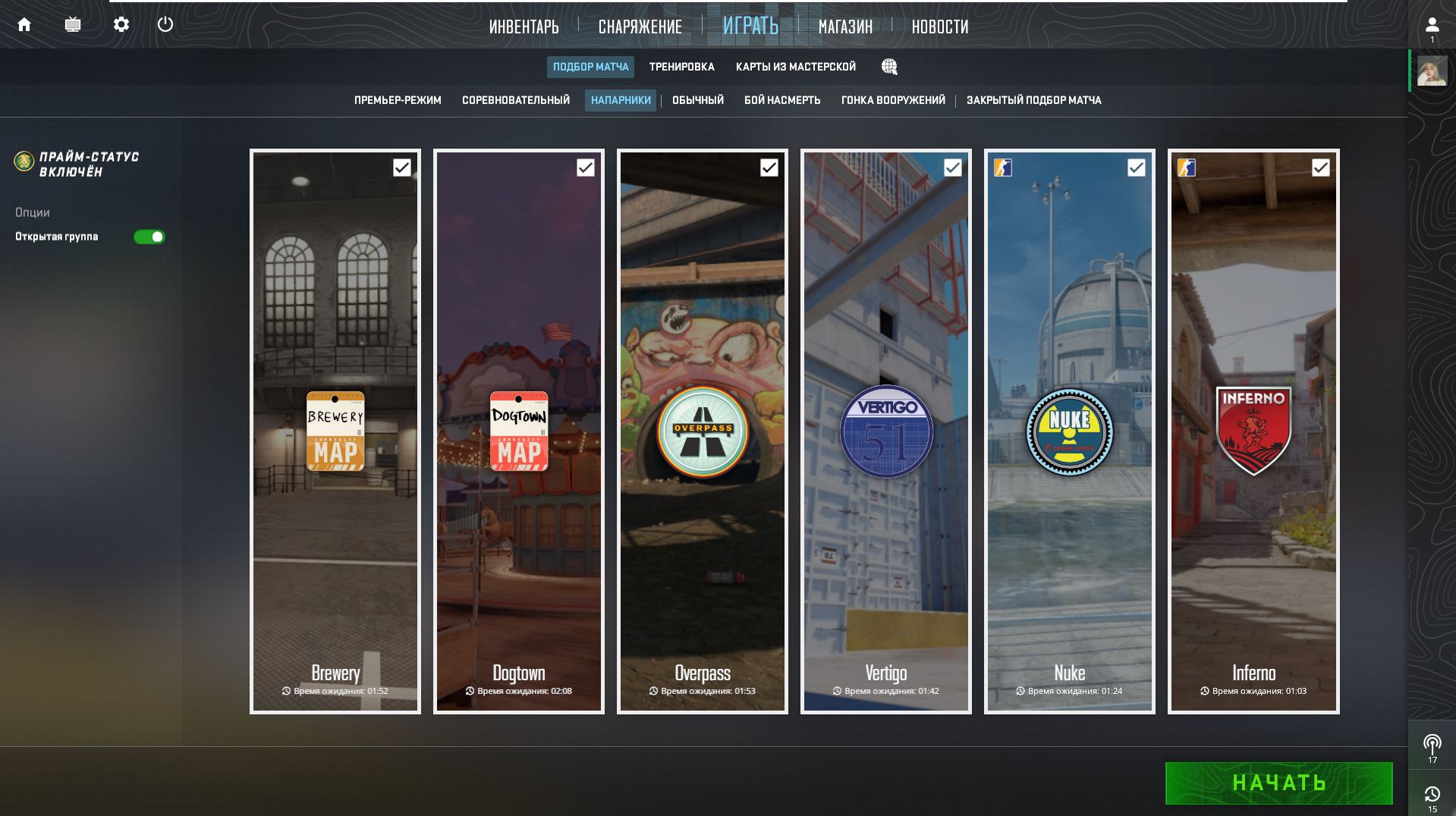Open КАРТЫ ИЗ МАСТЕРСКОЙ

[795, 67]
